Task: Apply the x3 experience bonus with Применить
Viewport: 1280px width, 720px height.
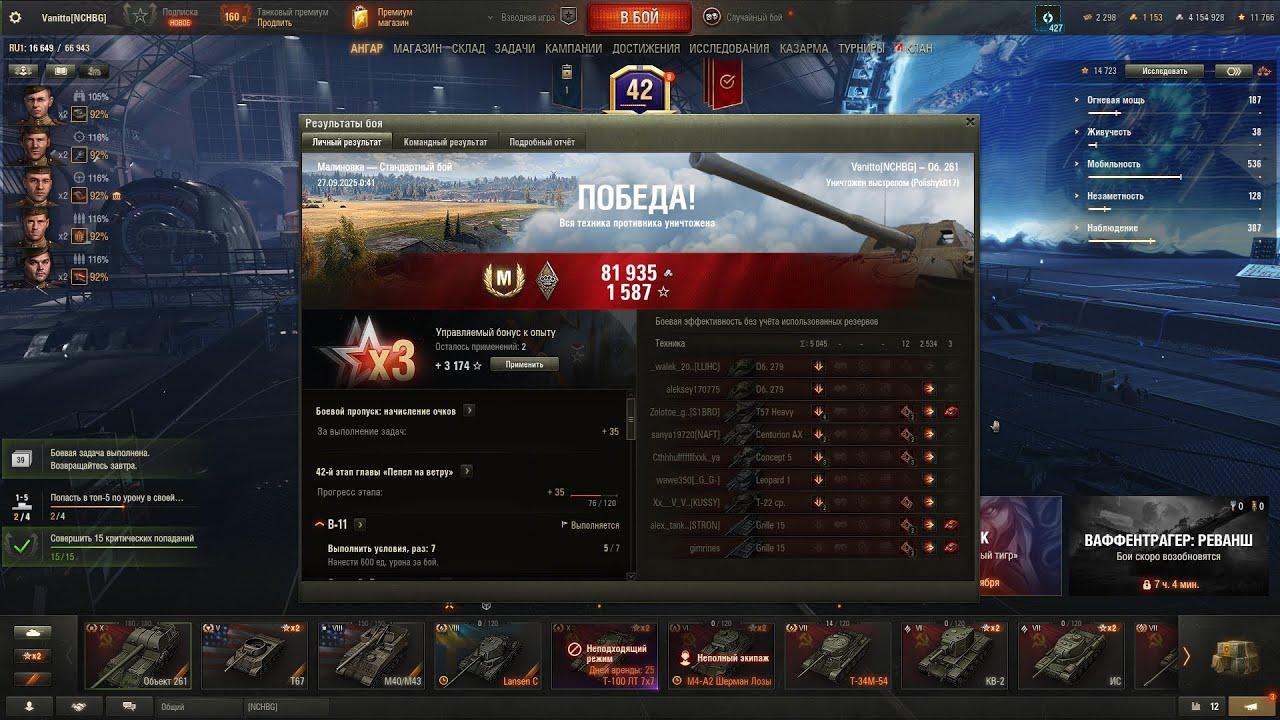Action: coord(524,365)
